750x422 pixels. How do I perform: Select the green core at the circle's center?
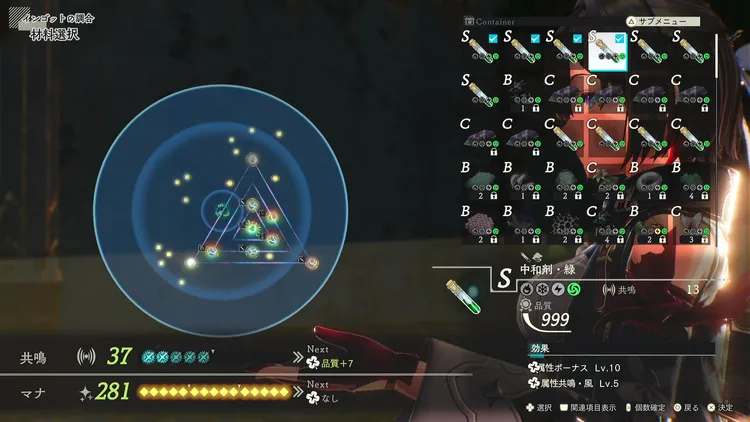219,210
